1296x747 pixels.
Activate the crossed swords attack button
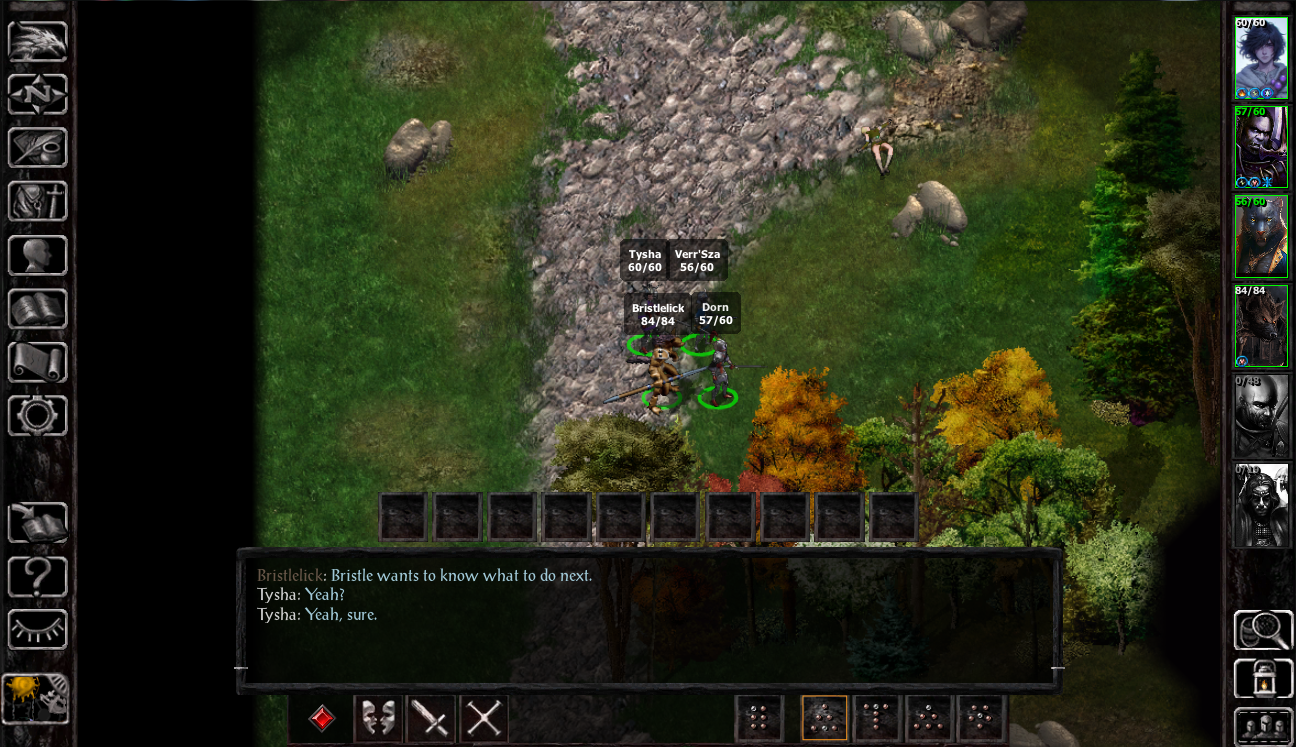click(484, 719)
